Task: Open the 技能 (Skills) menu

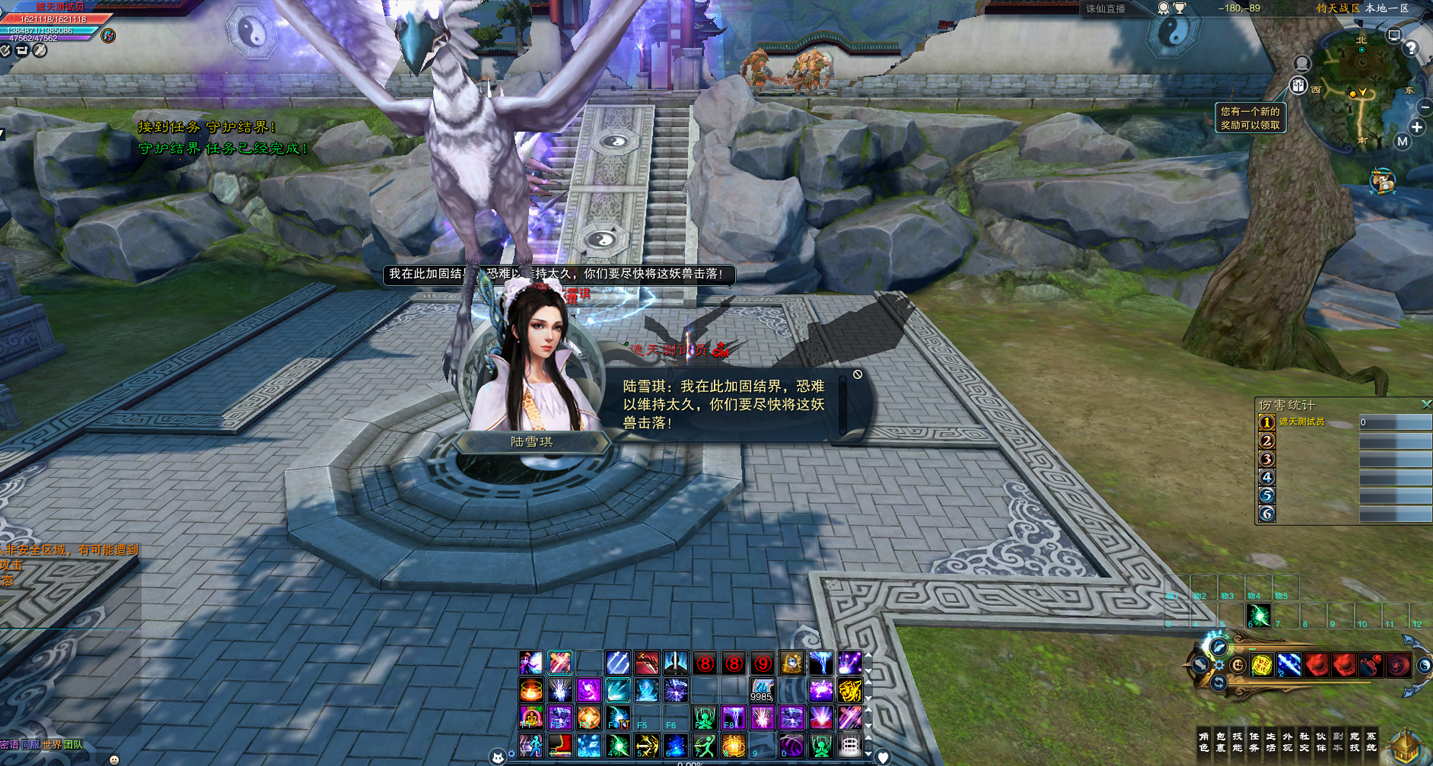Action: (x=1238, y=741)
